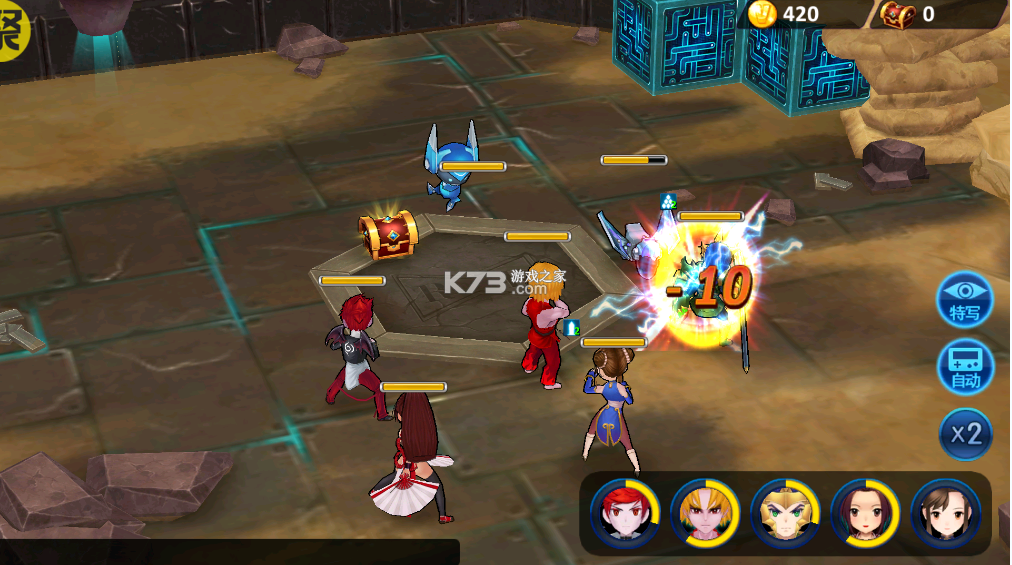Trigger the skill of the red-lipped girl portrait
This screenshot has width=1012, height=565.
click(x=865, y=513)
